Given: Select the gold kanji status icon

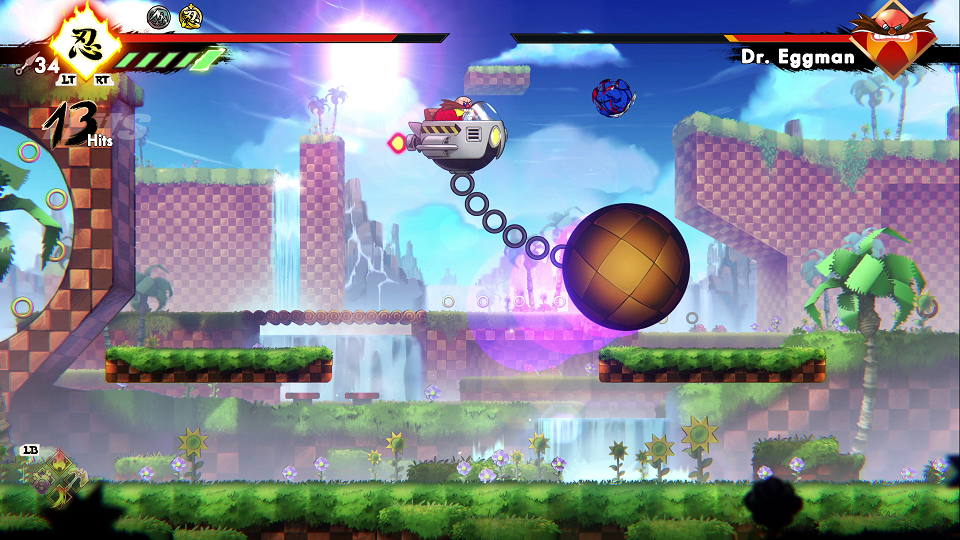Looking at the screenshot, I should pos(190,17).
